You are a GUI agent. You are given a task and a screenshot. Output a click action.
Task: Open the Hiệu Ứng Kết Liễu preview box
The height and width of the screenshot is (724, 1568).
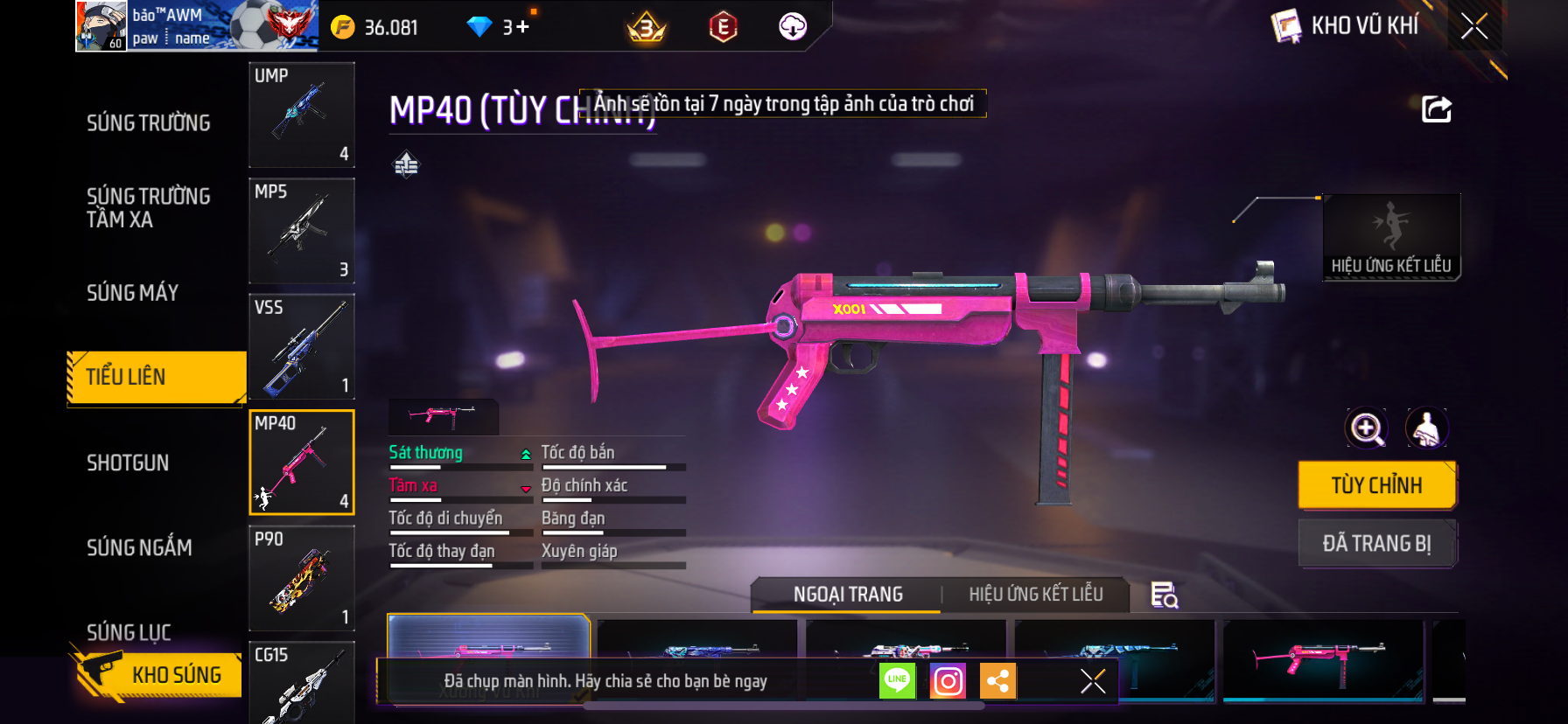(x=1390, y=236)
